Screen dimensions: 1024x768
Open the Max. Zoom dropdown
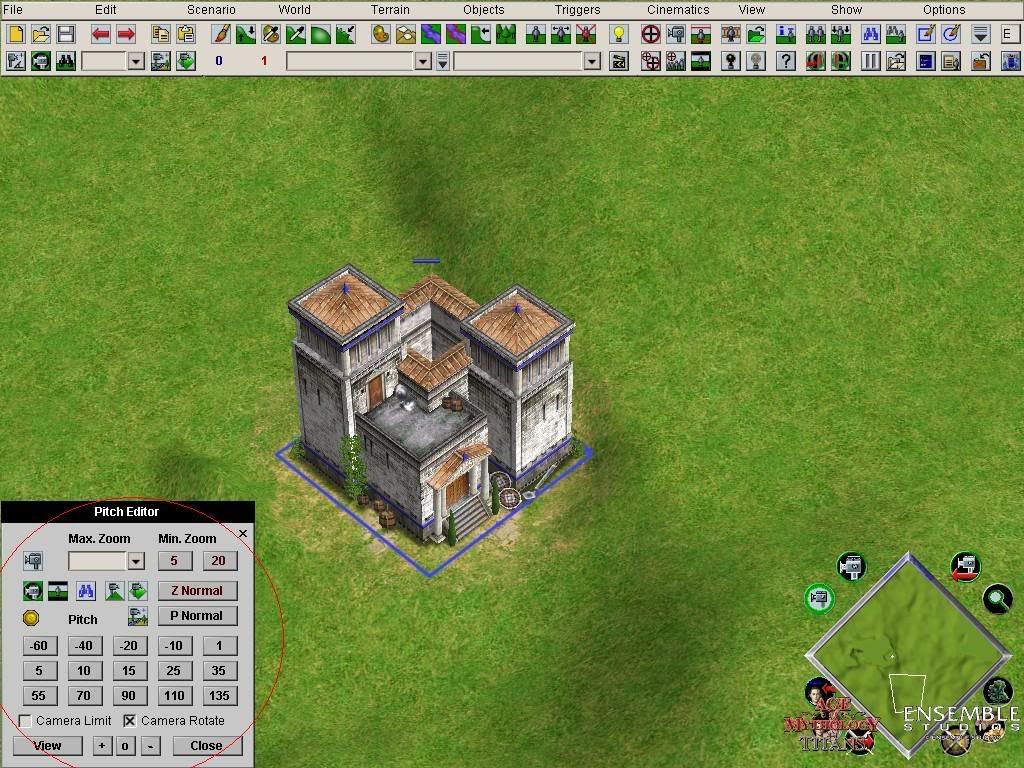coord(136,561)
